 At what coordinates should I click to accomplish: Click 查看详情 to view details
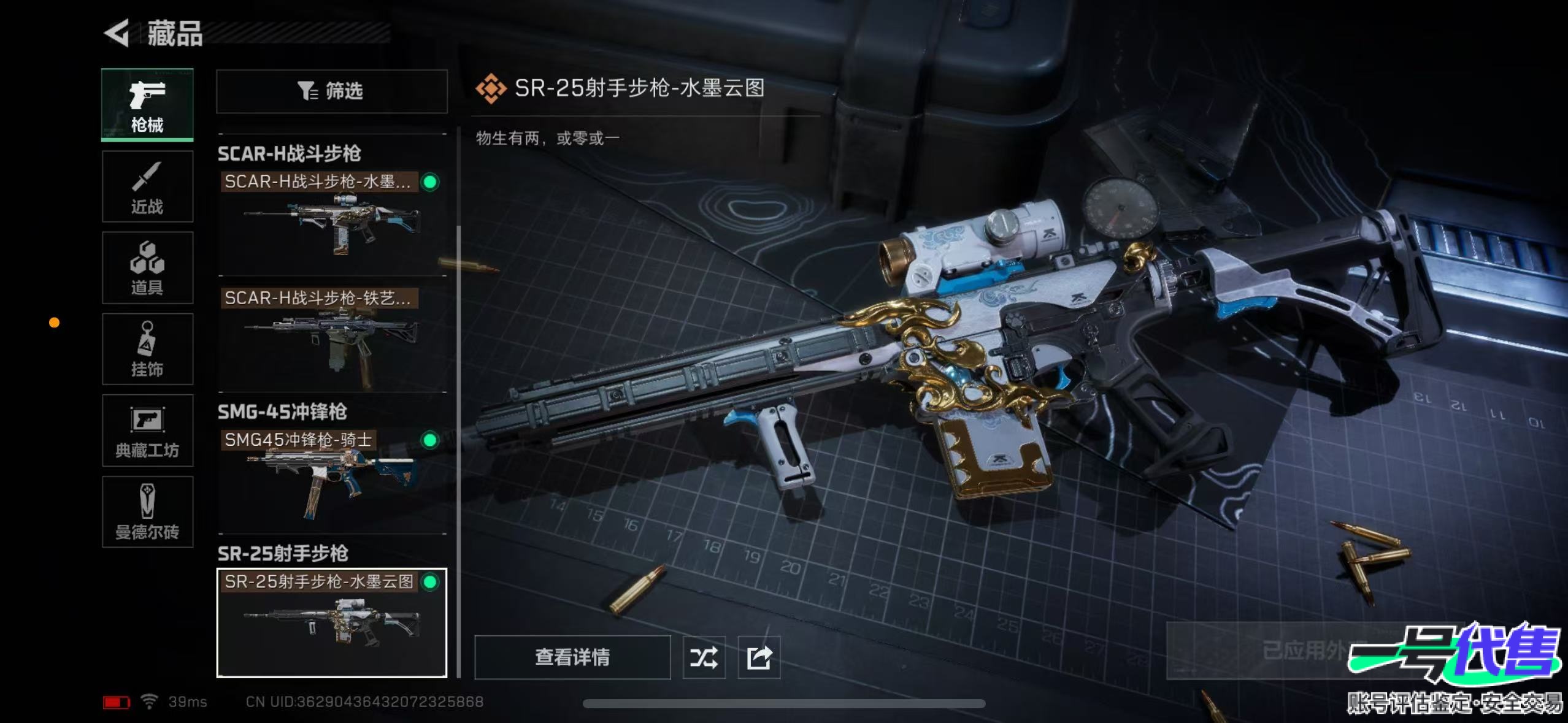pyautogui.click(x=572, y=657)
